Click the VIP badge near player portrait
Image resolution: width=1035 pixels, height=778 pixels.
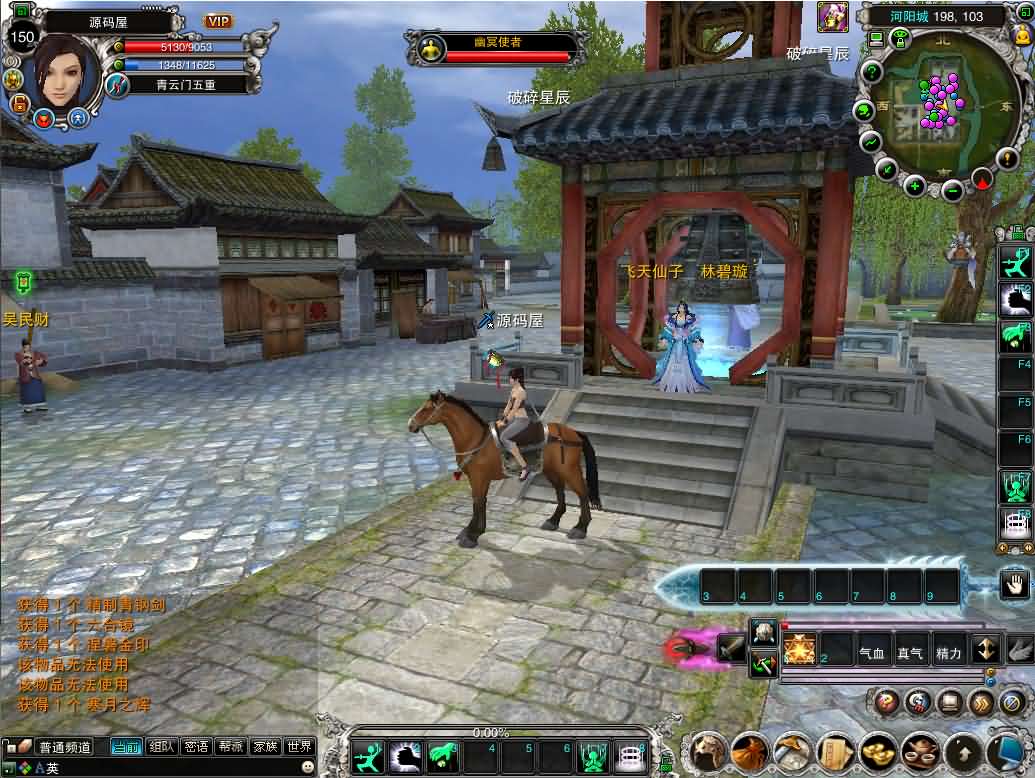pyautogui.click(x=217, y=21)
